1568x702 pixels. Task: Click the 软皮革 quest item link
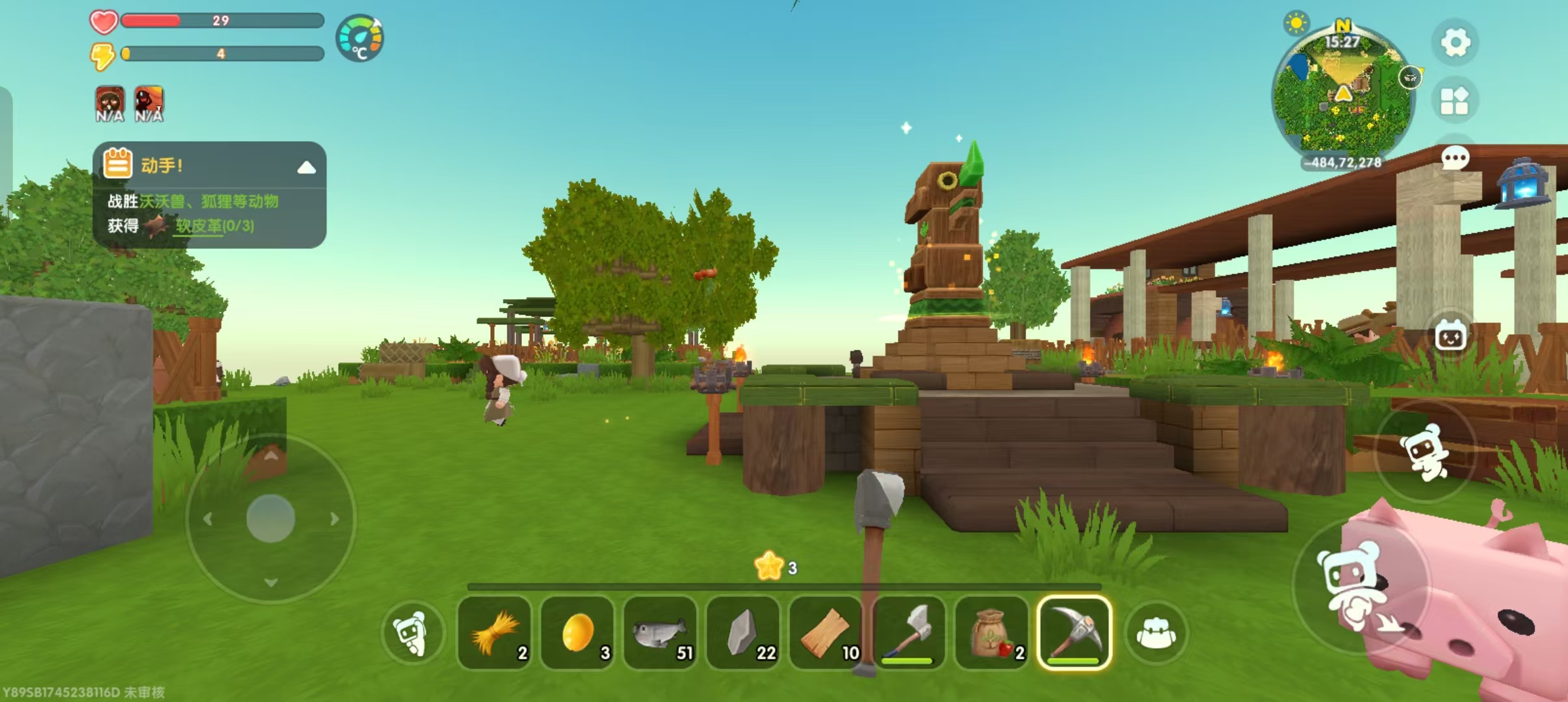[215, 226]
